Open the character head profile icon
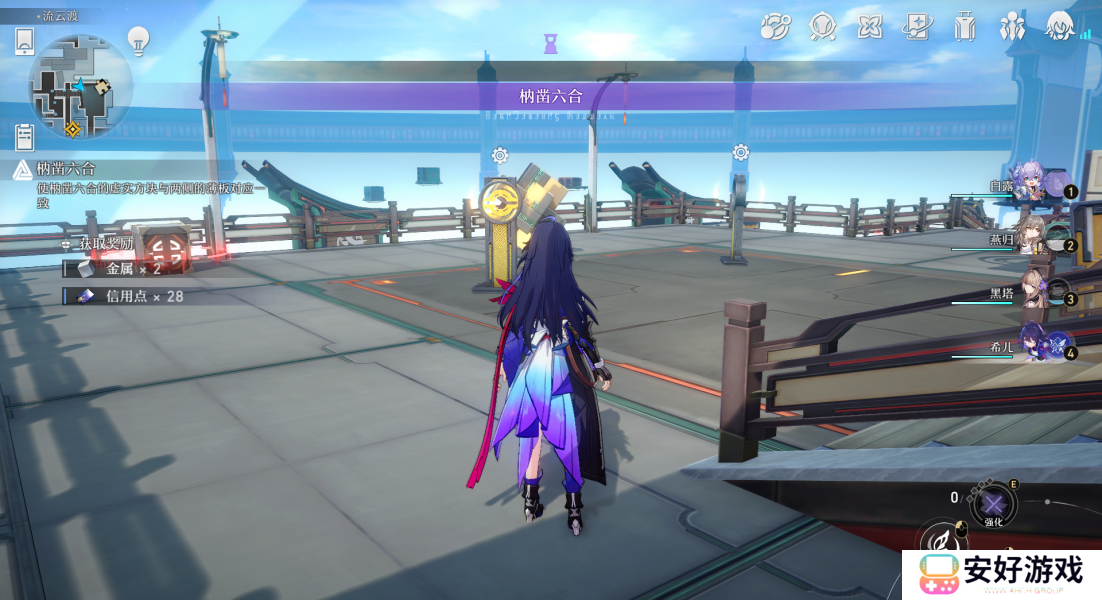This screenshot has width=1102, height=600. coord(1060,27)
